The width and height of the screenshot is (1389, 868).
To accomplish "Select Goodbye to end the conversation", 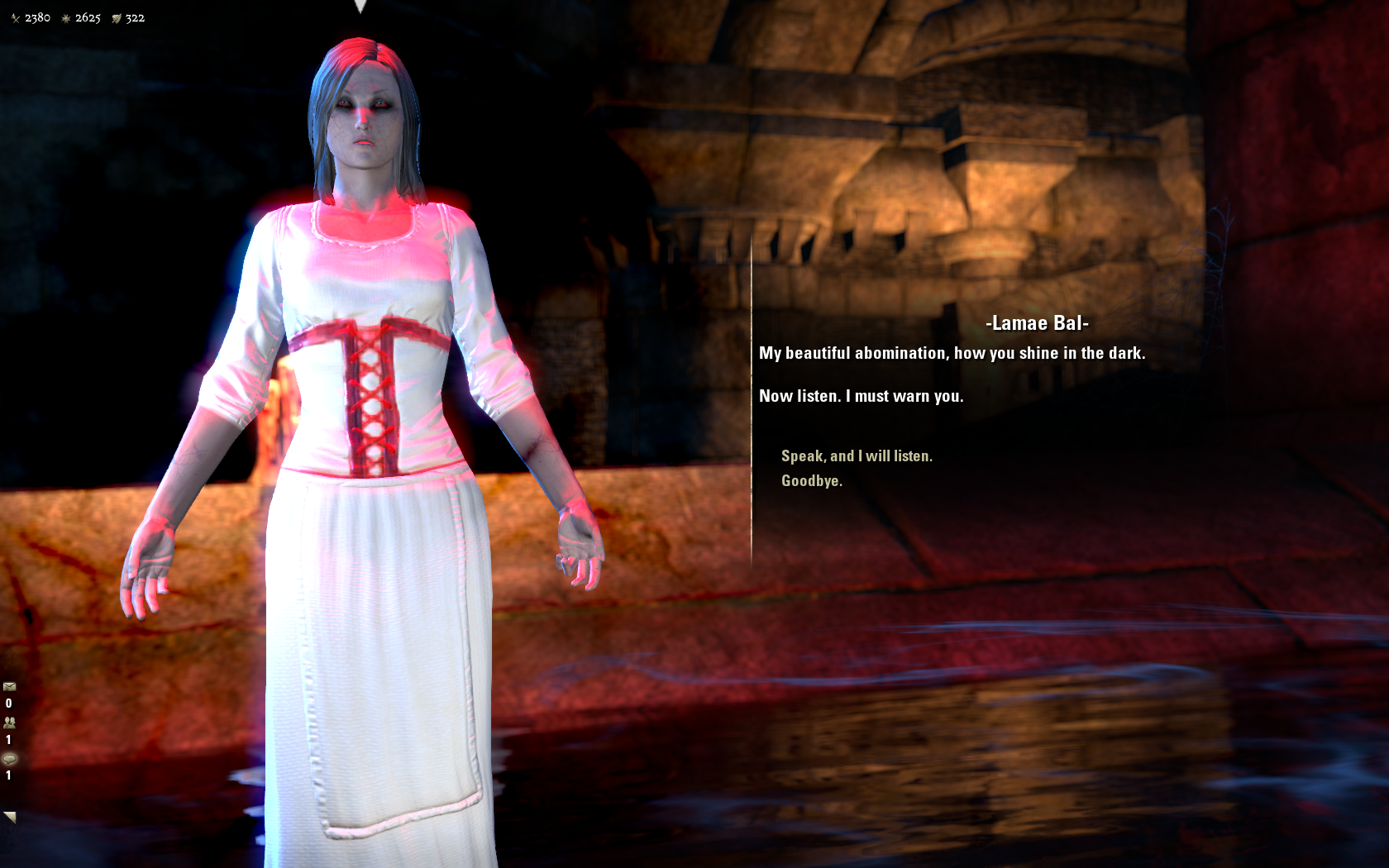I will pyautogui.click(x=811, y=481).
